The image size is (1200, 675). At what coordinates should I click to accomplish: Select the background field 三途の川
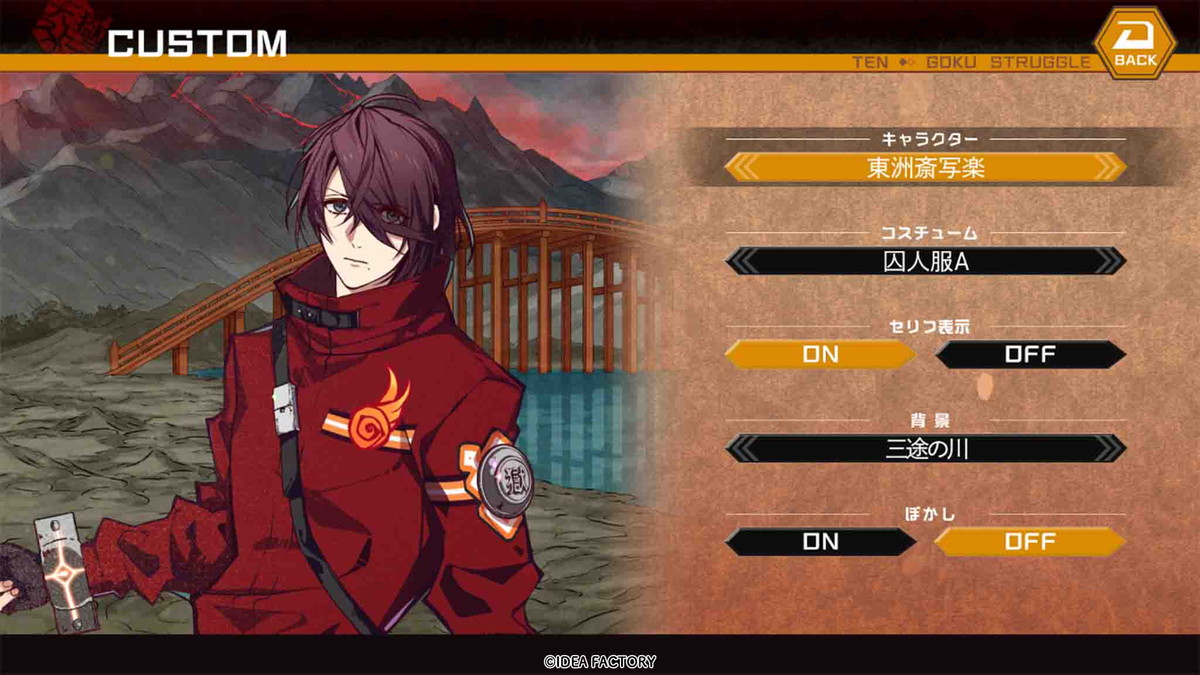[925, 448]
